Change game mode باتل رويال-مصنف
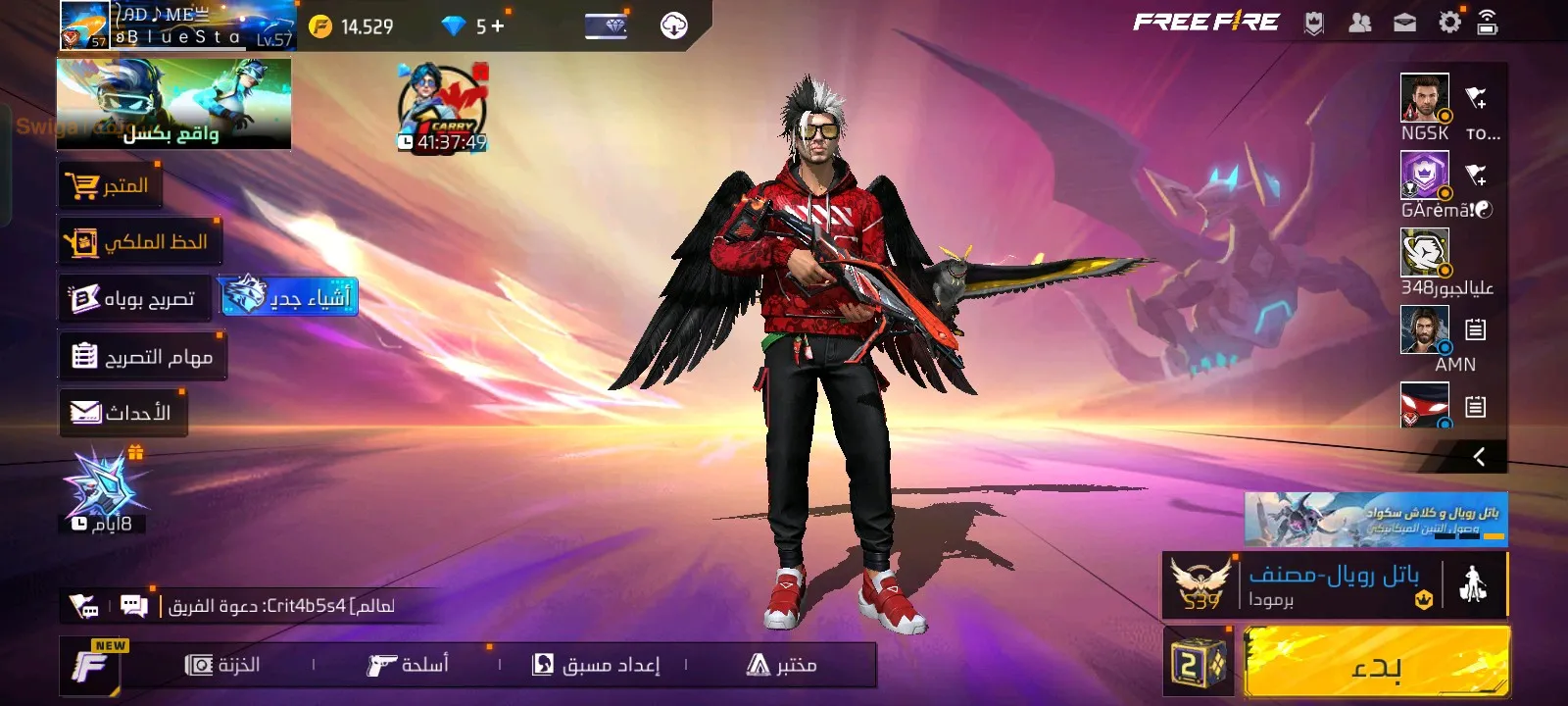This screenshot has height=706, width=1568. pos(1333,585)
